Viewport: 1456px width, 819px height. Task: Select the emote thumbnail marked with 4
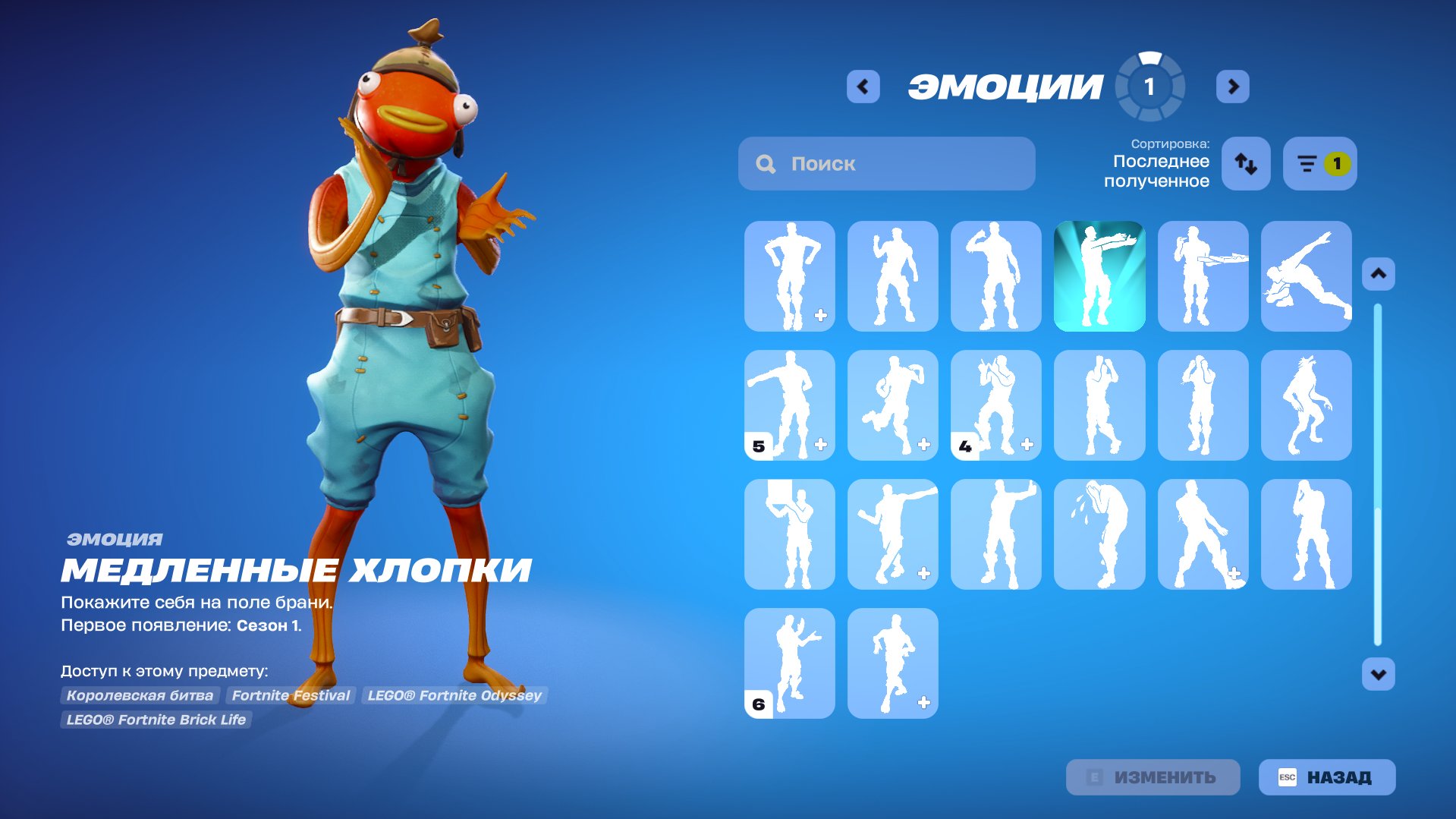(995, 405)
